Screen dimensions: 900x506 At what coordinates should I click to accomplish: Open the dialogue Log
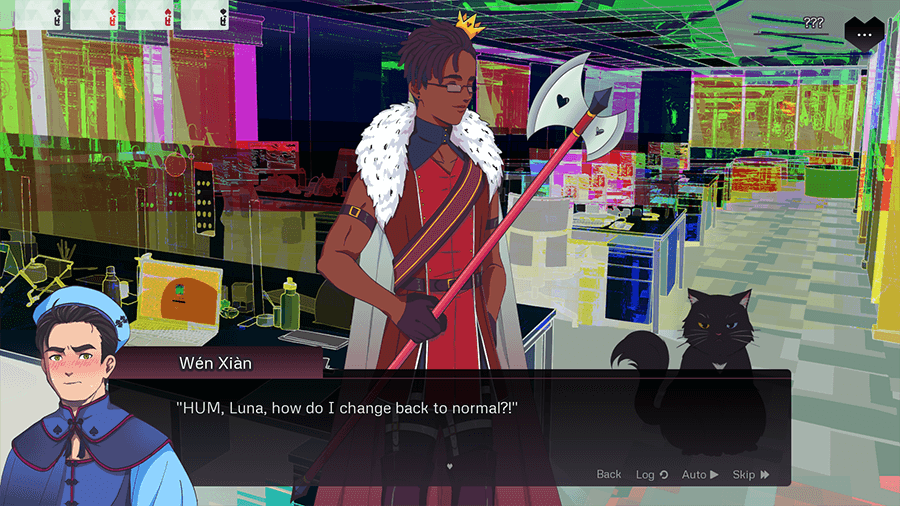pyautogui.click(x=651, y=474)
